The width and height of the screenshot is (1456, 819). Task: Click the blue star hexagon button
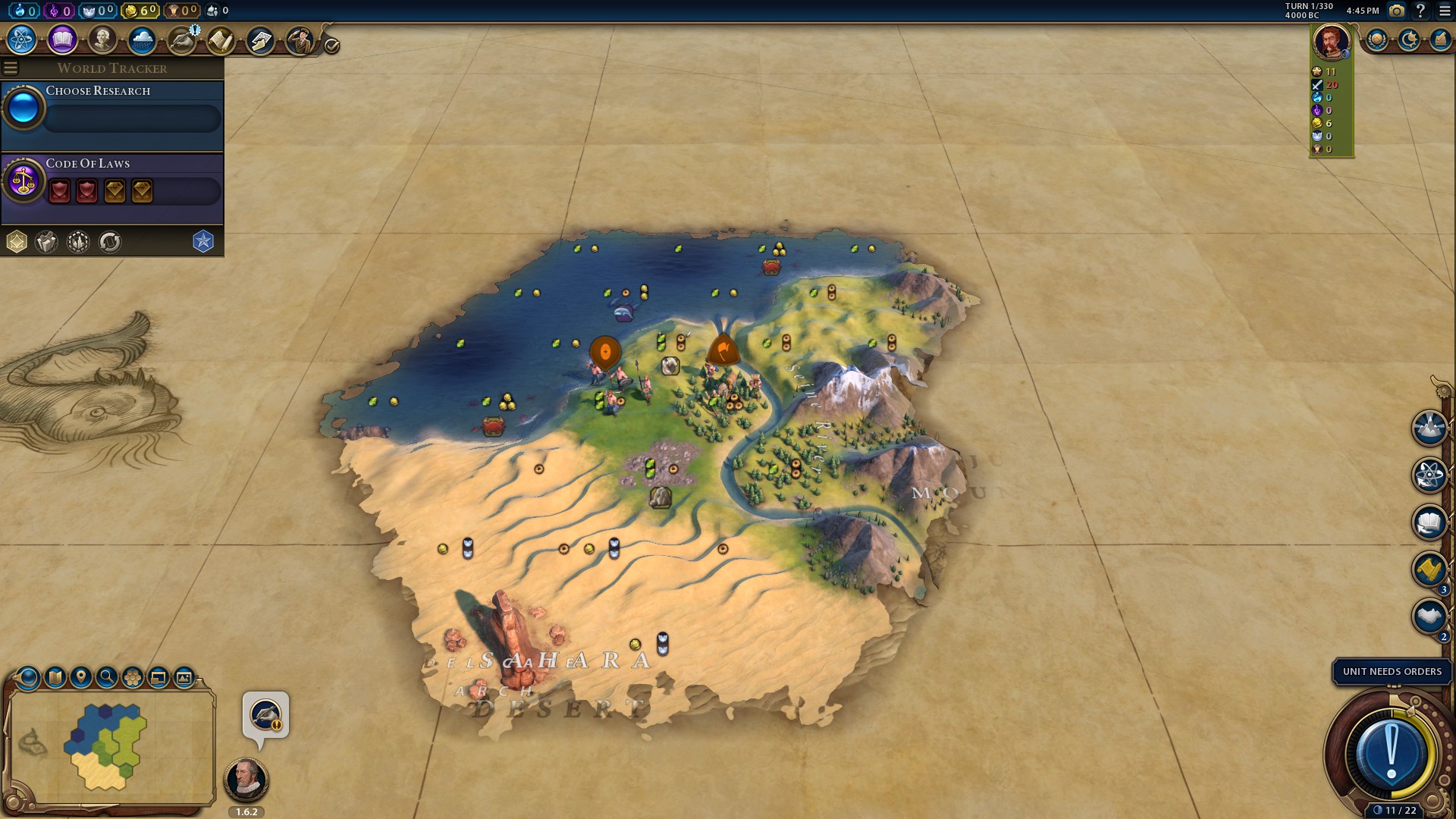click(203, 241)
